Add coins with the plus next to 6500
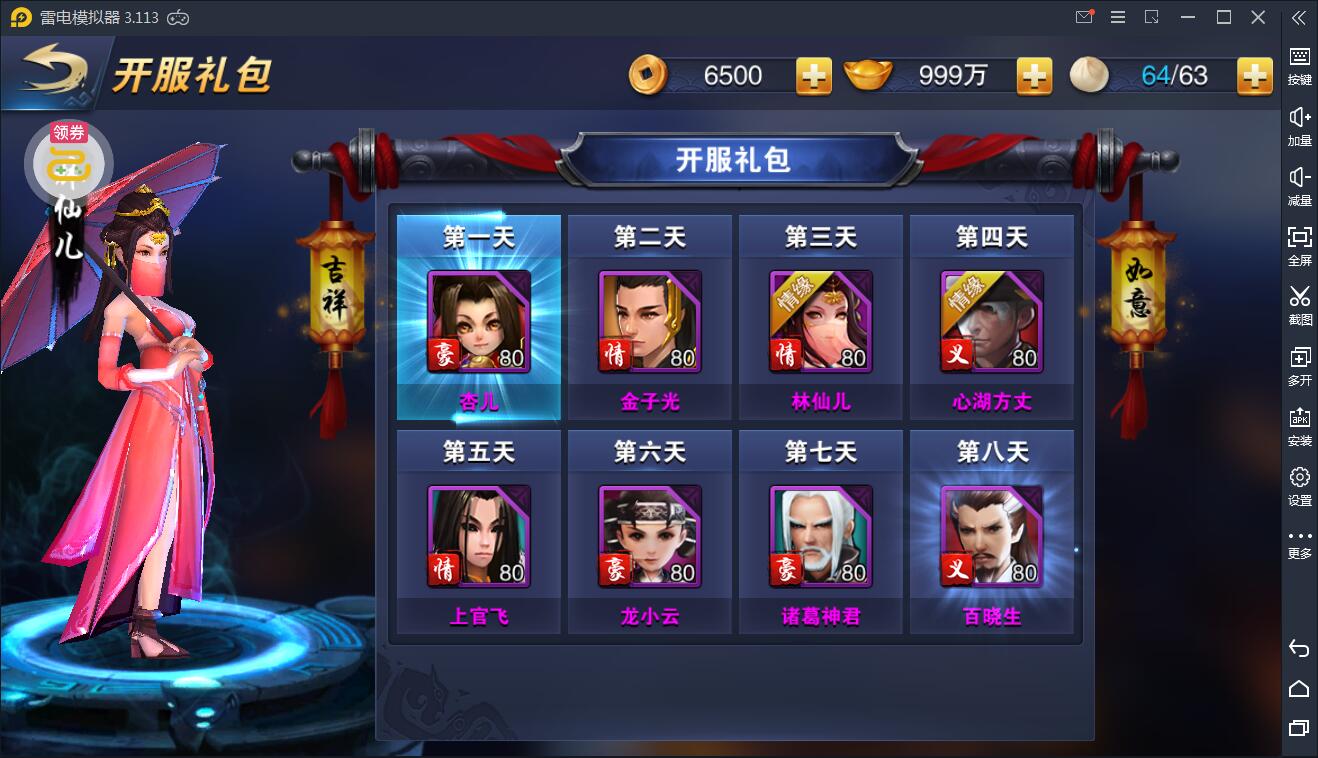This screenshot has height=758, width=1318. (x=812, y=75)
